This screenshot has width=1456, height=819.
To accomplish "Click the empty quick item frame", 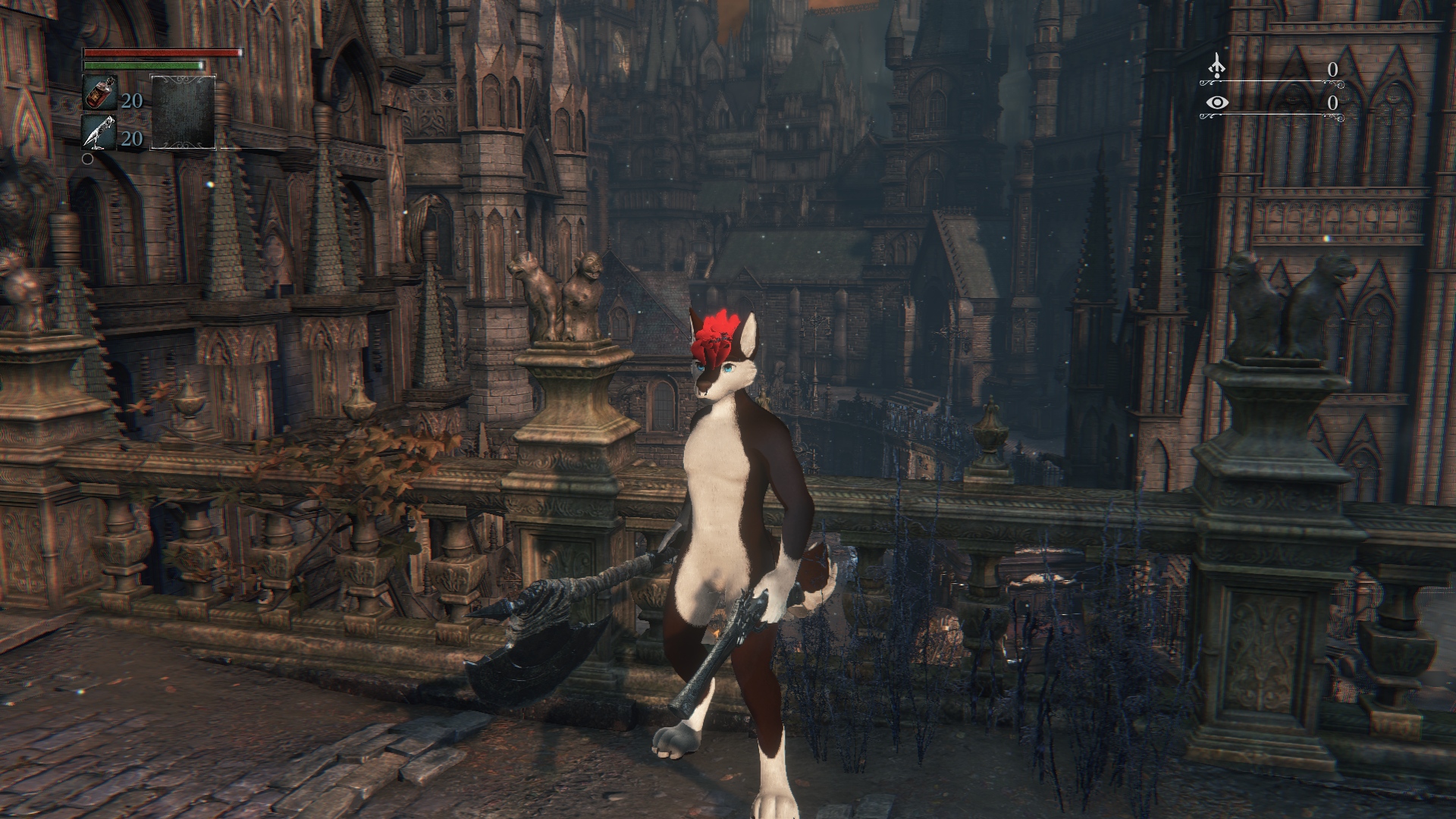I will 183,112.
